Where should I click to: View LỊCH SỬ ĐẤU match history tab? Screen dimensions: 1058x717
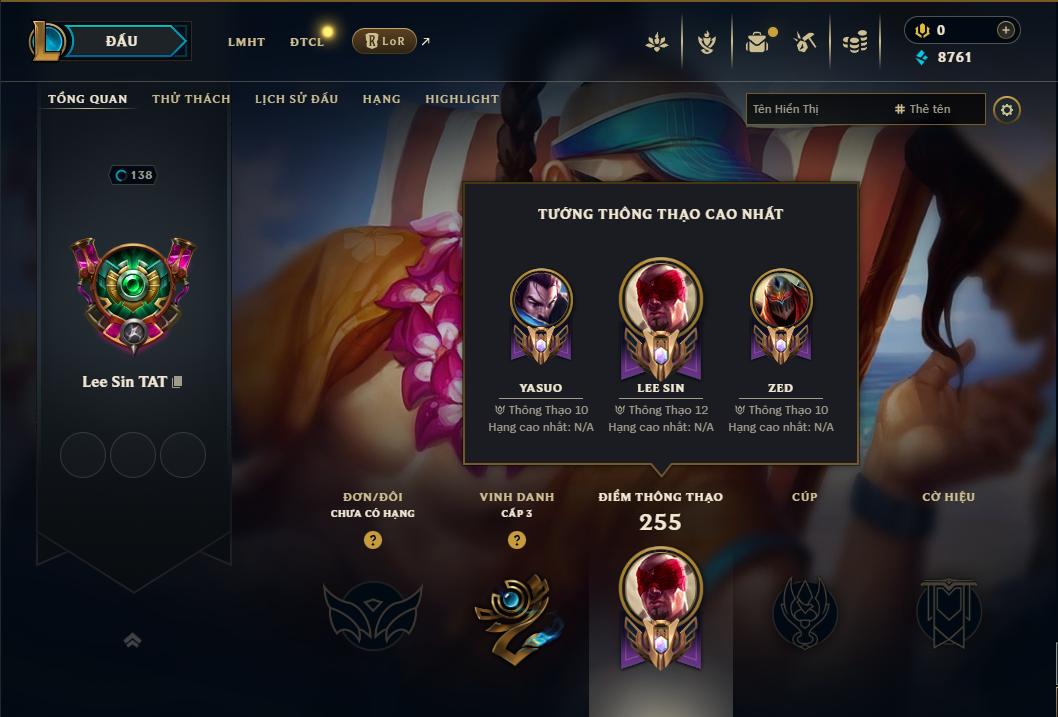(296, 99)
